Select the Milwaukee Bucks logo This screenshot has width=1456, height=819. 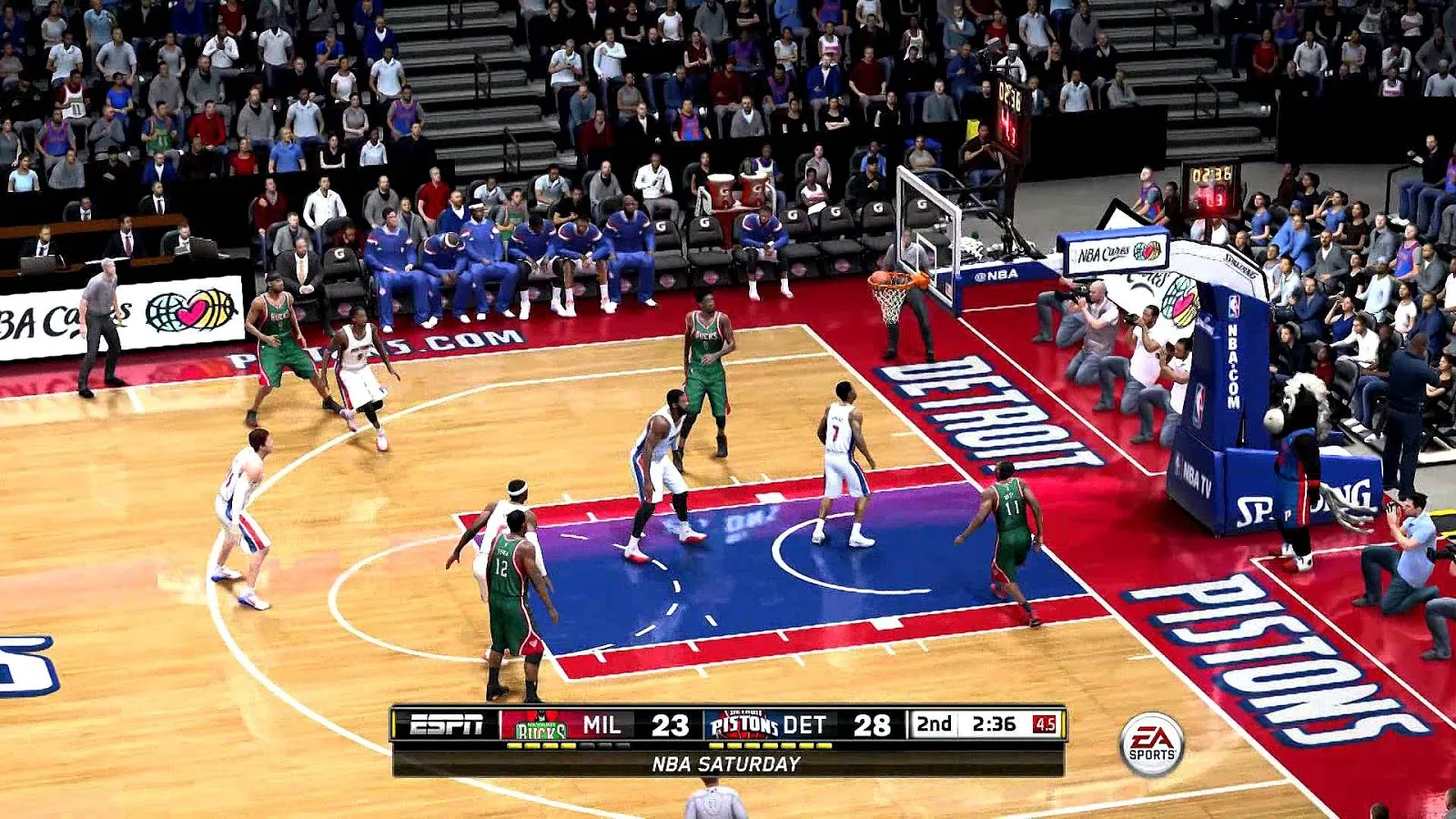click(x=541, y=723)
